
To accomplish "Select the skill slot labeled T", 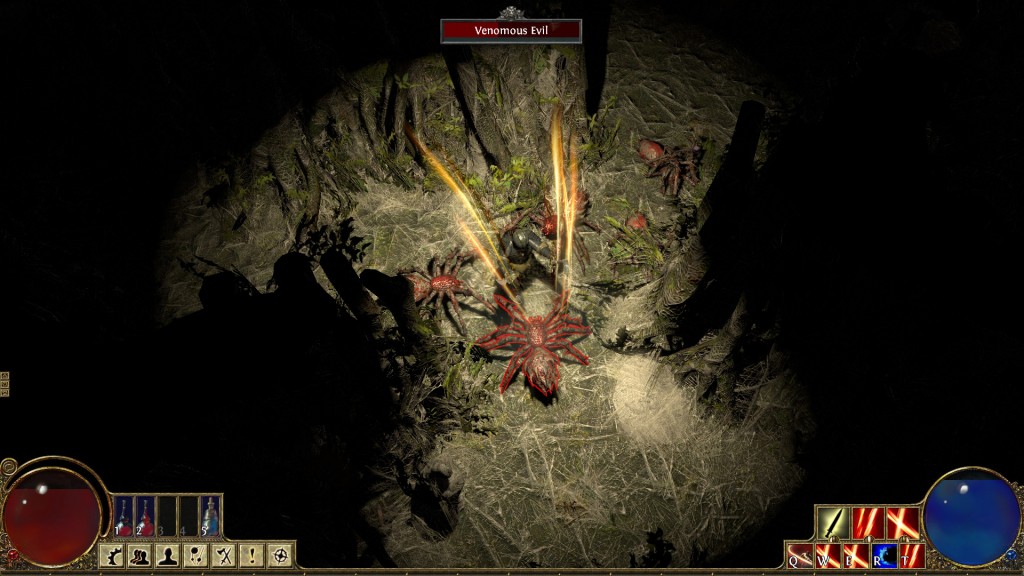I will (x=912, y=555).
